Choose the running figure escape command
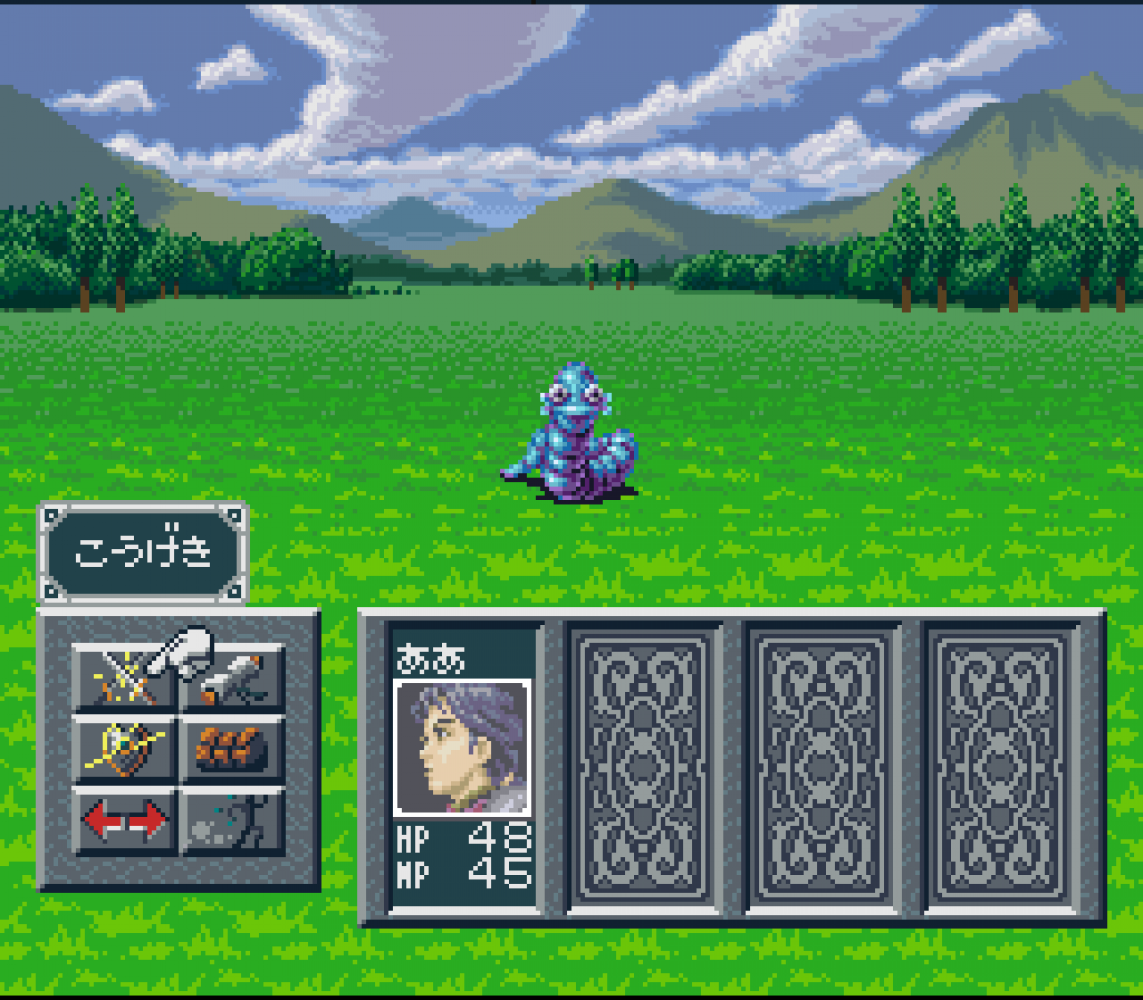Viewport: 1143px width, 1000px height. [x=233, y=820]
